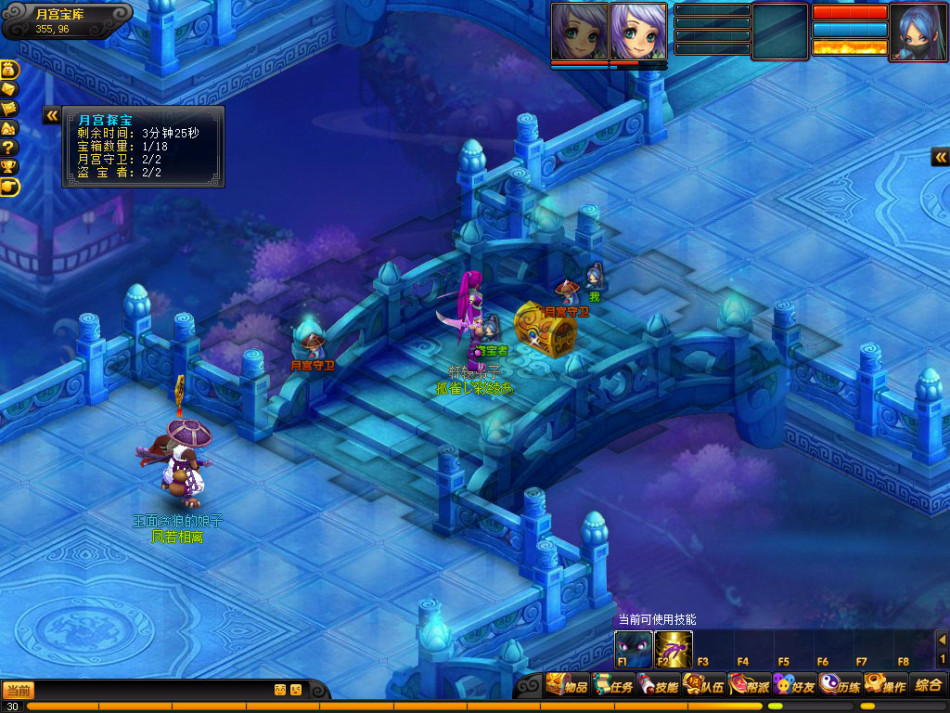Switch to the 当前 chat channel tab
This screenshot has width=950, height=713.
click(x=17, y=690)
